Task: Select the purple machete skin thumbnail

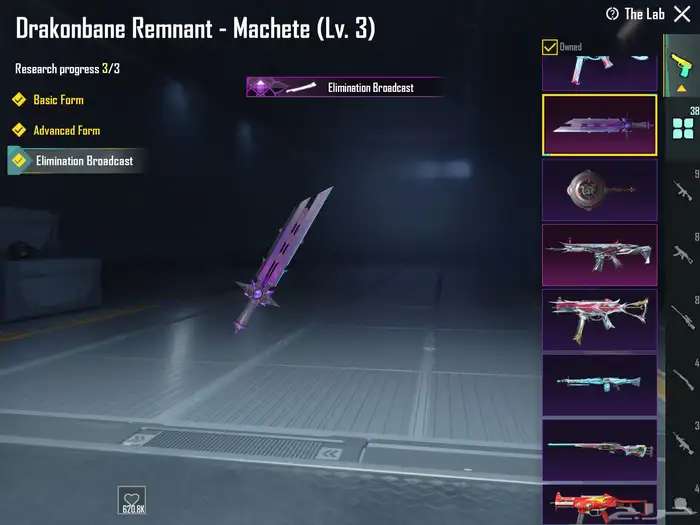Action: tap(599, 125)
